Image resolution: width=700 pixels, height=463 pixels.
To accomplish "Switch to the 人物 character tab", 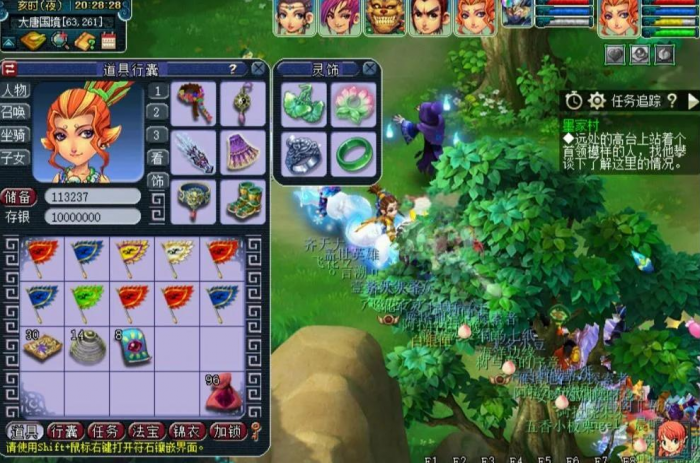I will pyautogui.click(x=15, y=90).
